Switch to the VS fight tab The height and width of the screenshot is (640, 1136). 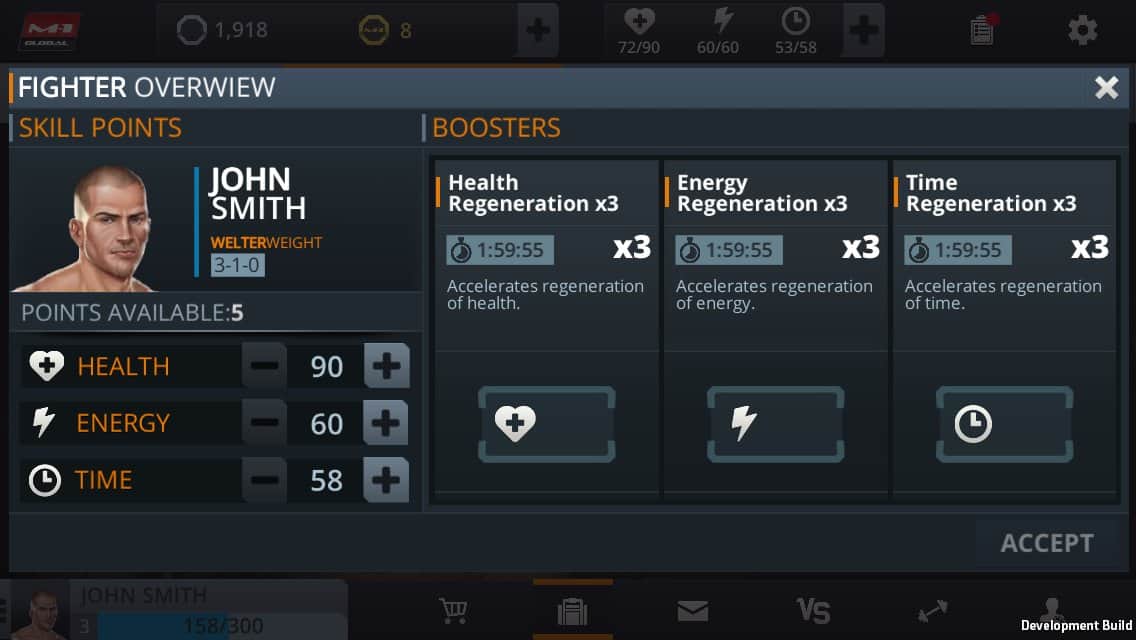812,610
